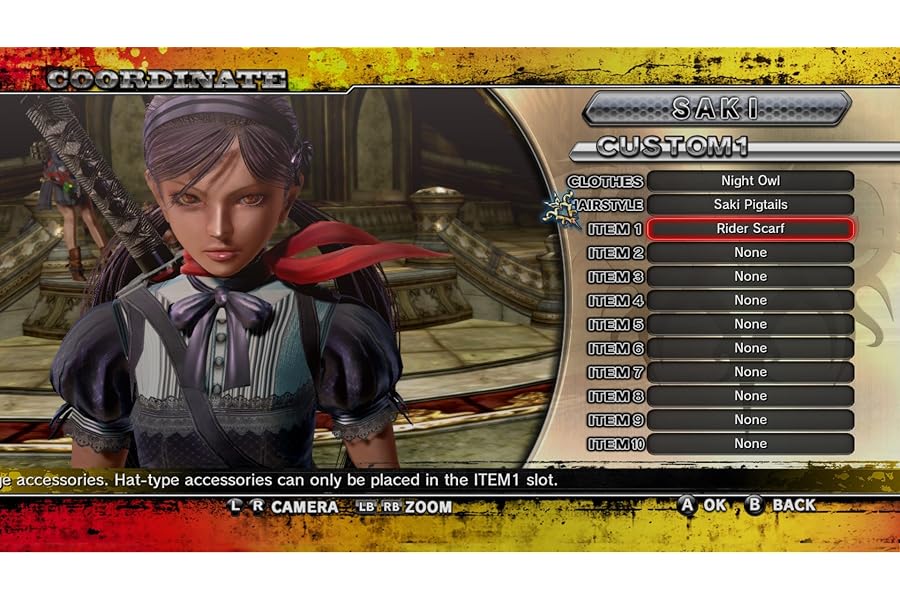Select the Night Owl clothes entry
Screen dimensions: 900x600
click(750, 181)
